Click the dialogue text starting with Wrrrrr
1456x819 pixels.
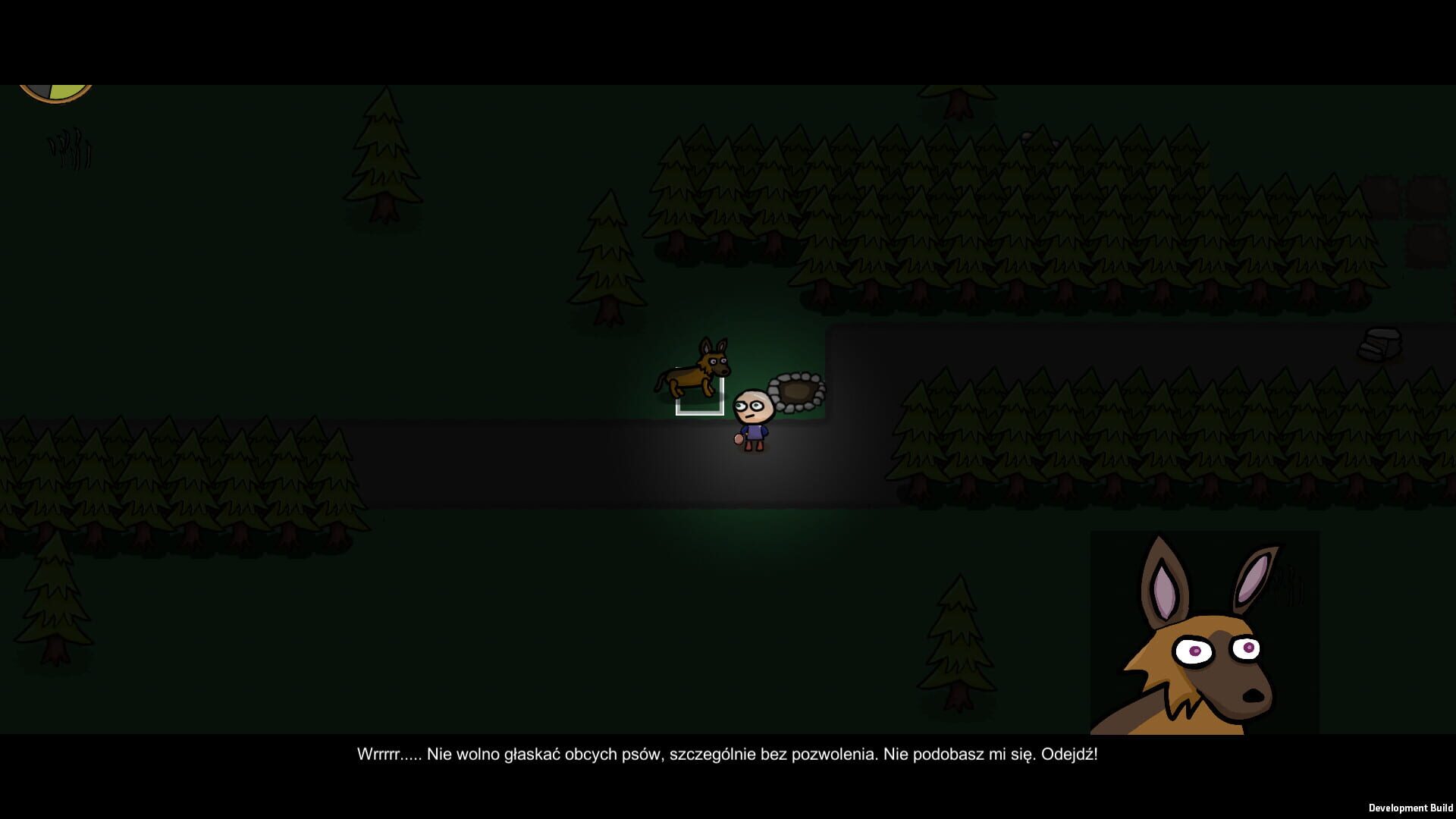point(728,754)
